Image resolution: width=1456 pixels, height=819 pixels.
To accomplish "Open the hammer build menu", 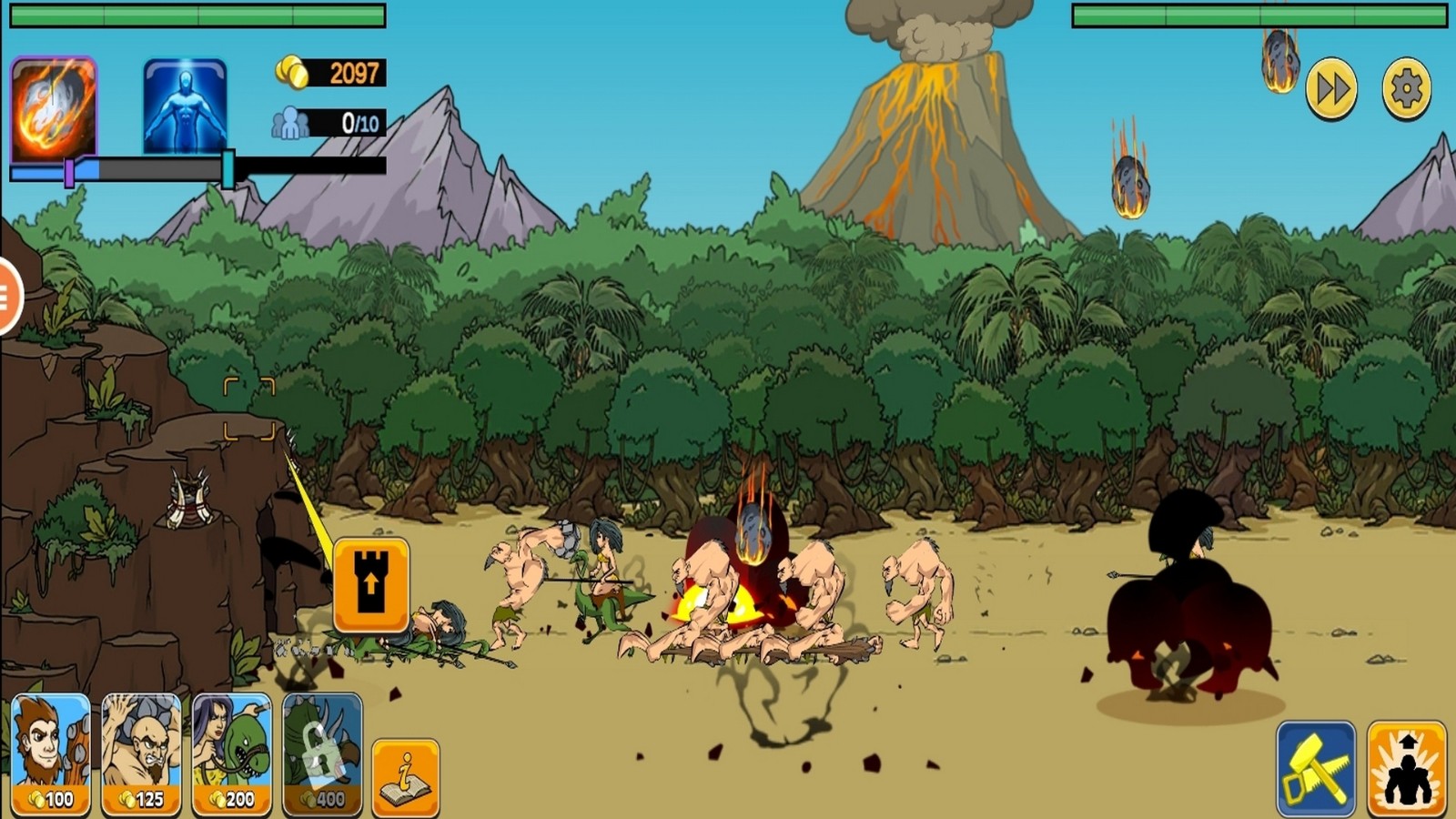I will pos(1316,768).
